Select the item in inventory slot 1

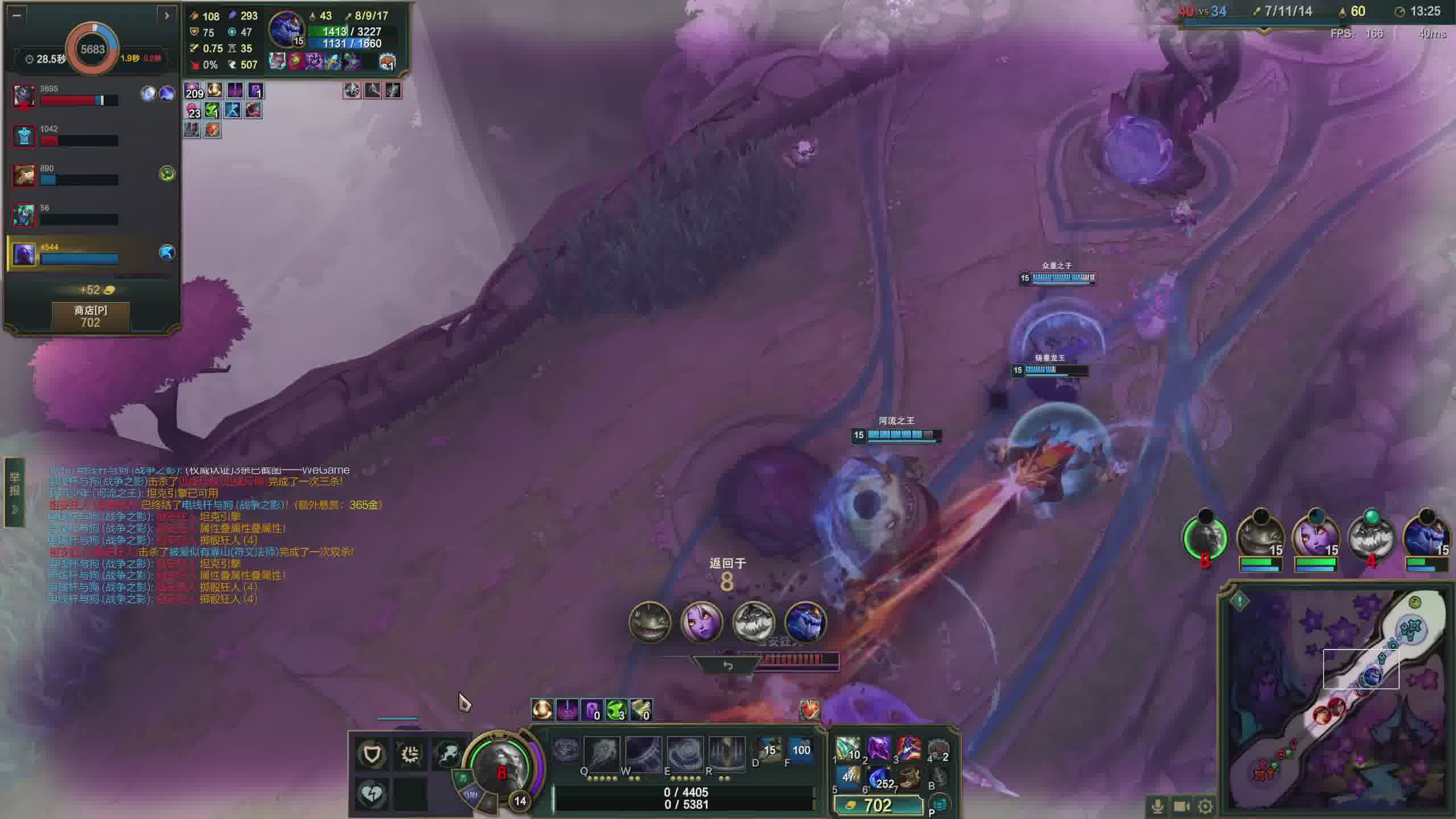pos(848,750)
